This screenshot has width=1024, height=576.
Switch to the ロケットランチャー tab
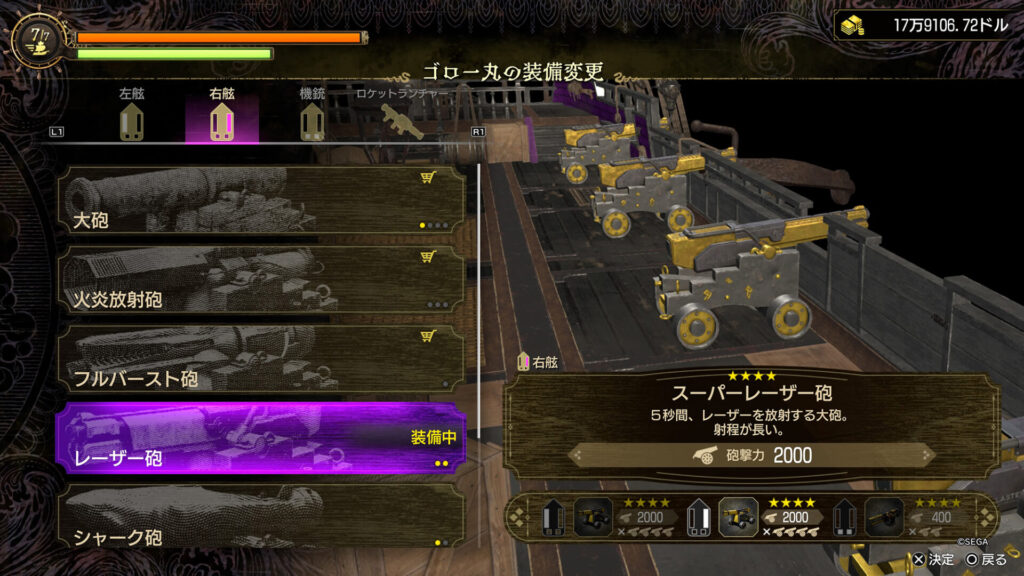coord(404,116)
